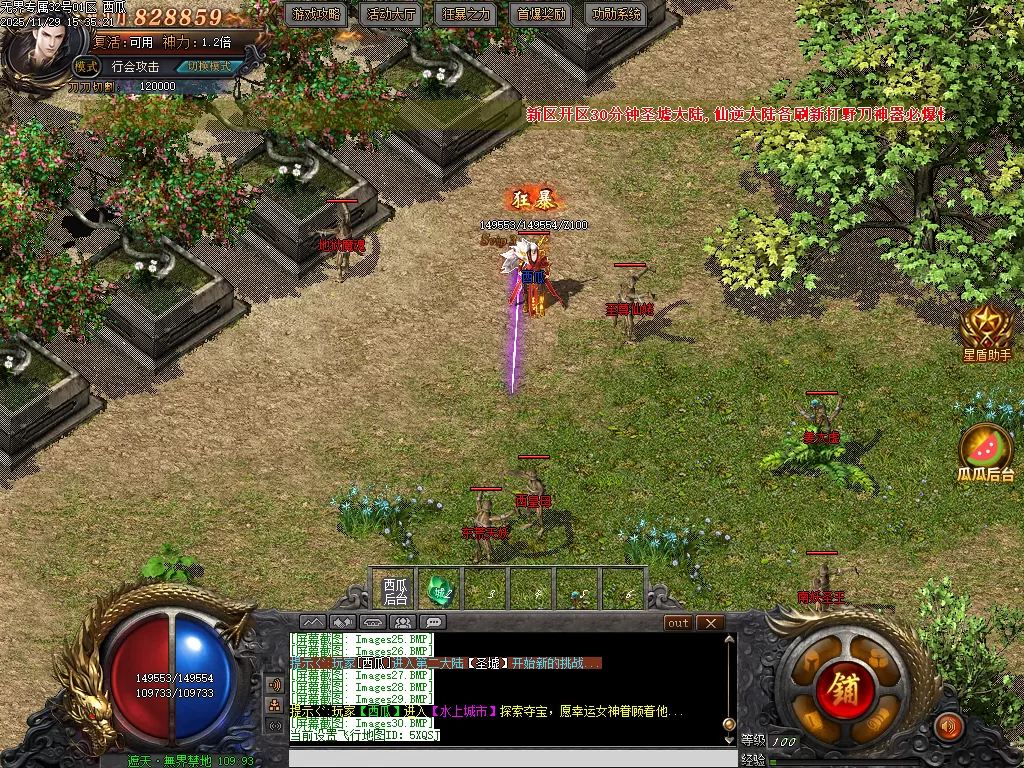
Task: Click the chat scrollbar down arrow
Action: coord(729,738)
